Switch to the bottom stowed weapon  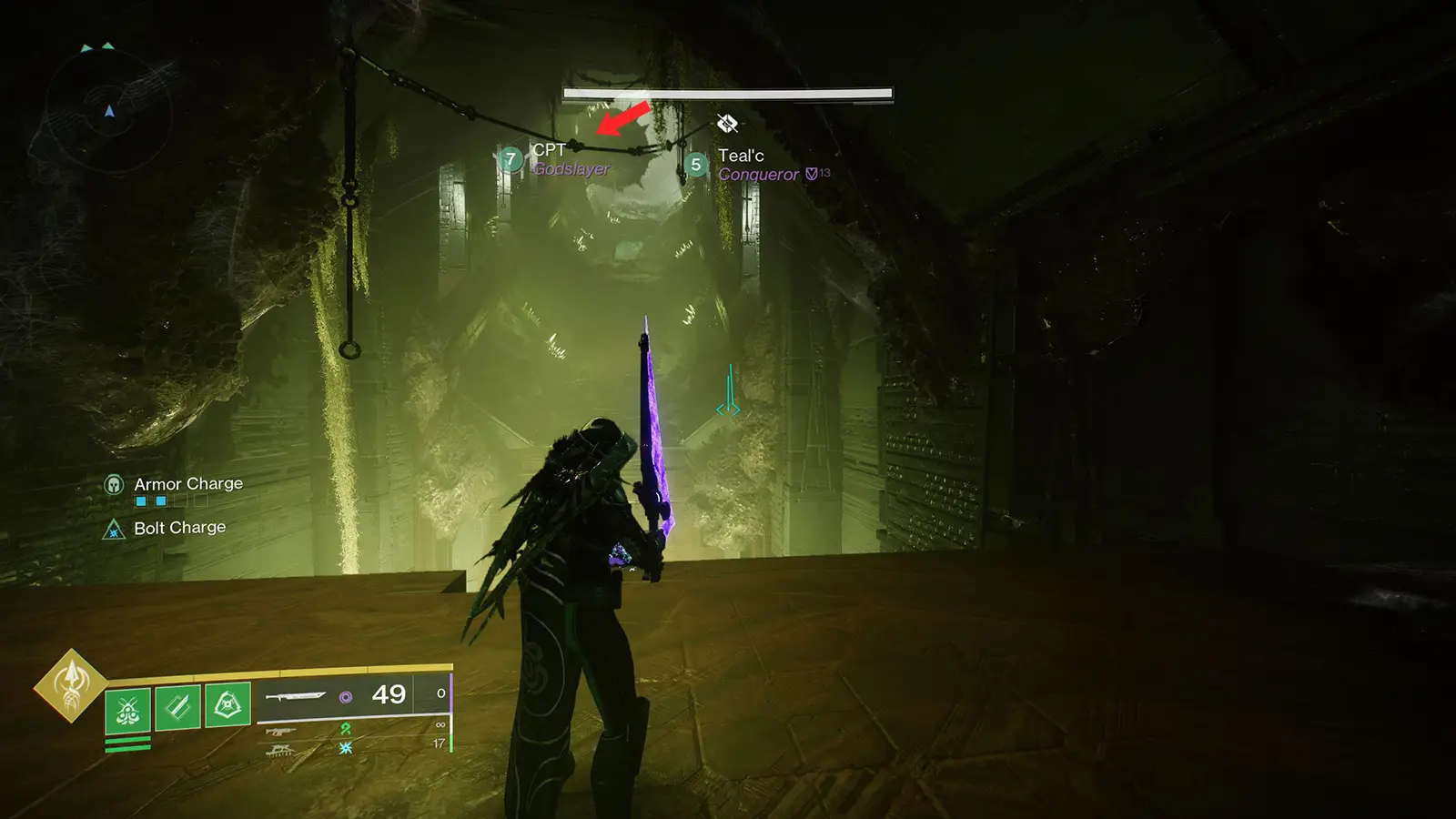[x=279, y=750]
